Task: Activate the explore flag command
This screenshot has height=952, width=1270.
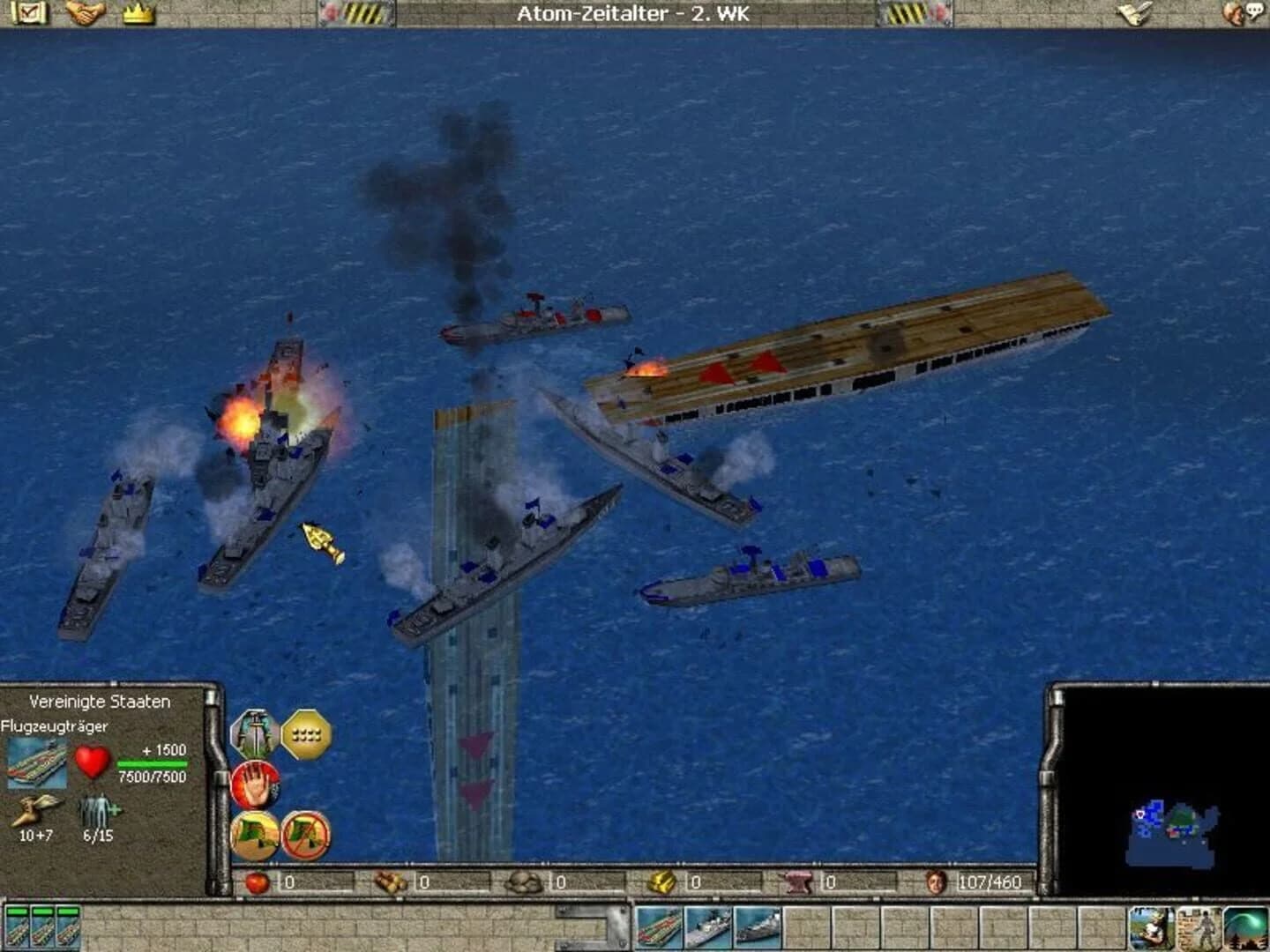Action: (x=256, y=837)
